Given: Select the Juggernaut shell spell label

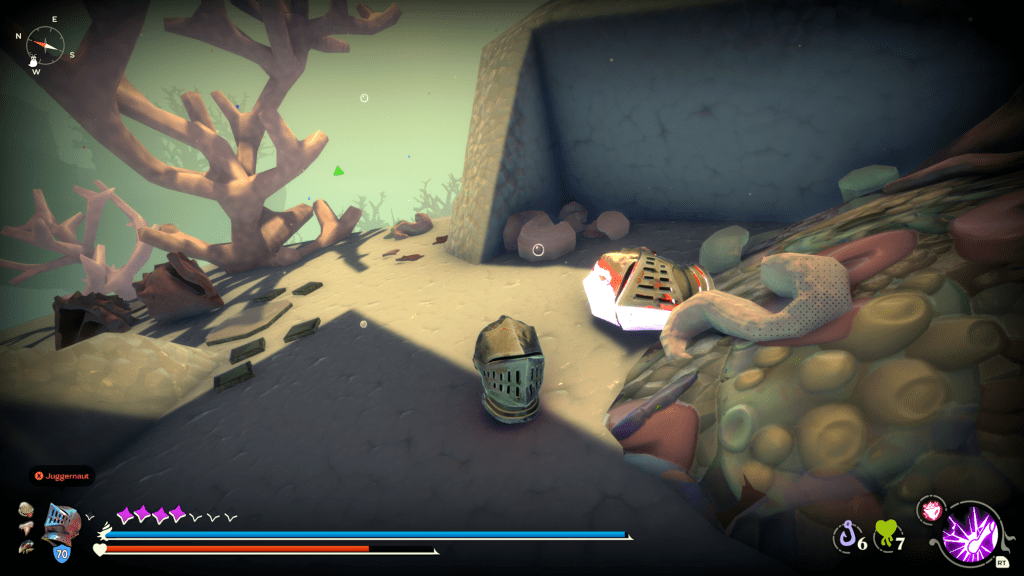Looking at the screenshot, I should [x=62, y=476].
